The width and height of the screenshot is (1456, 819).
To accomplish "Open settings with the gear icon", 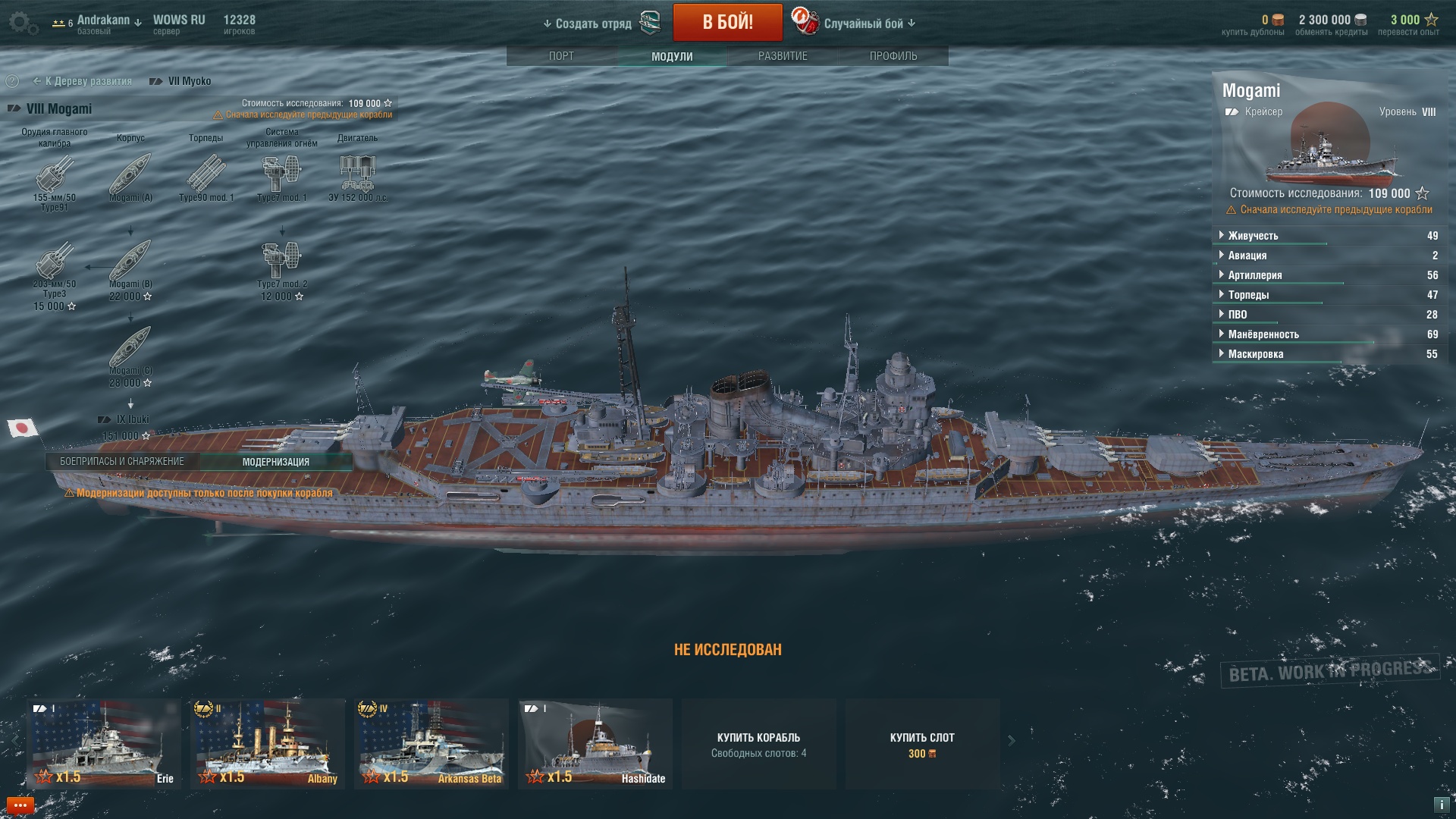I will coord(22,23).
